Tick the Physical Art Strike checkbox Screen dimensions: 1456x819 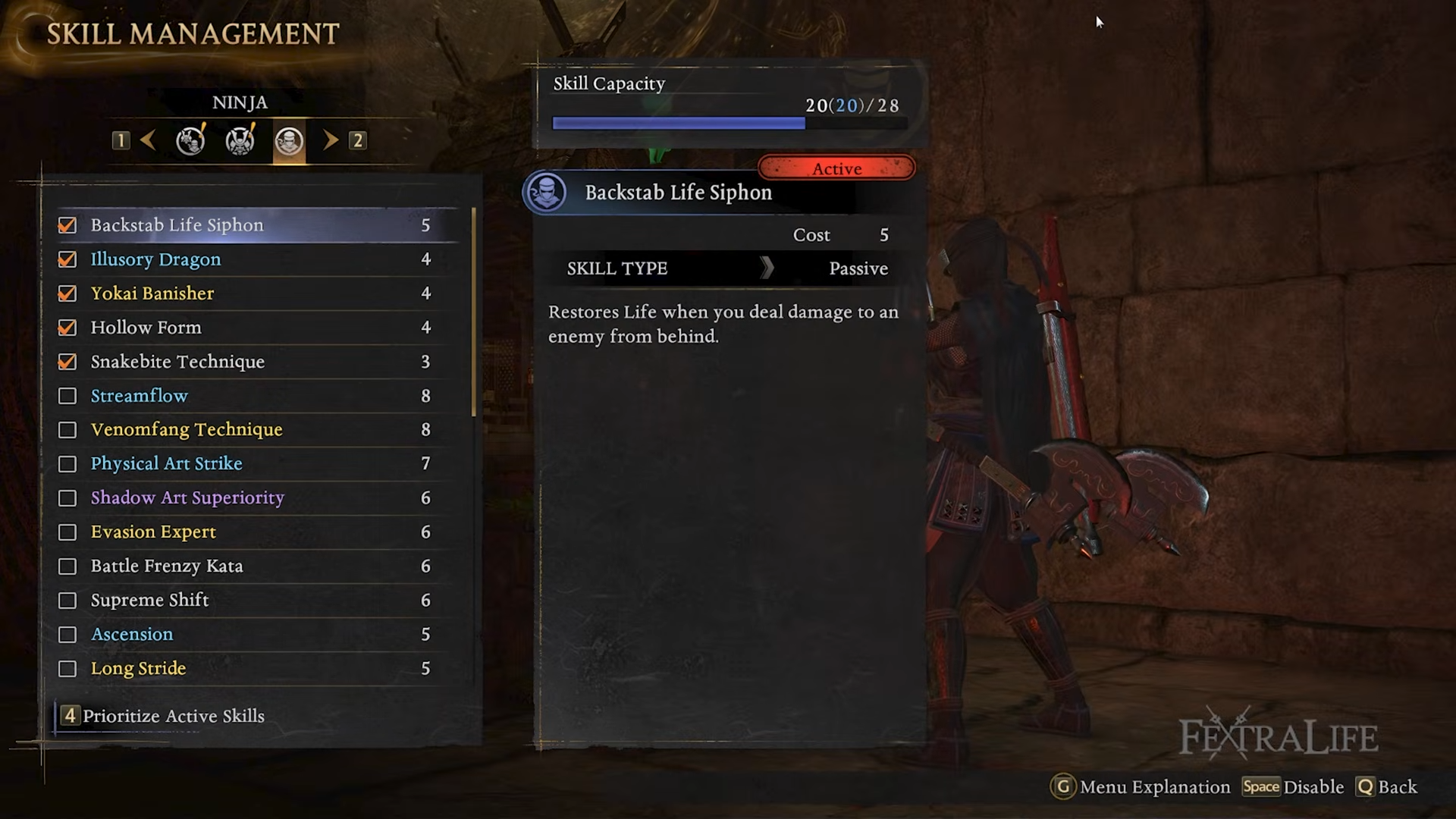pyautogui.click(x=67, y=464)
